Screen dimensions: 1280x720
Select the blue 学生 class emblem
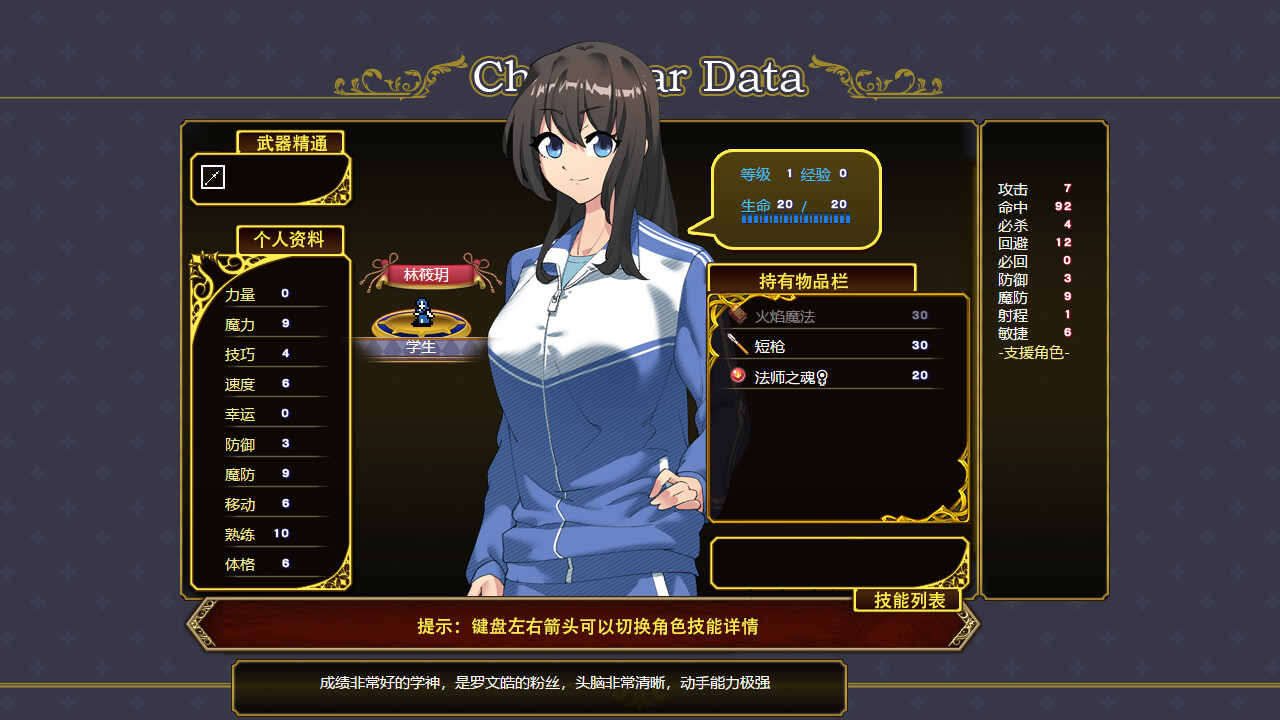pyautogui.click(x=423, y=346)
